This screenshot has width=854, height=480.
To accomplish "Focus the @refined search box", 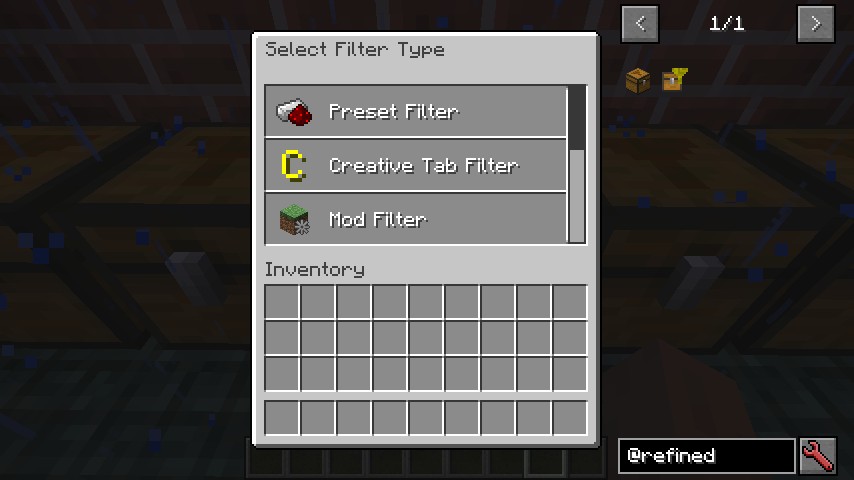I will coord(706,456).
